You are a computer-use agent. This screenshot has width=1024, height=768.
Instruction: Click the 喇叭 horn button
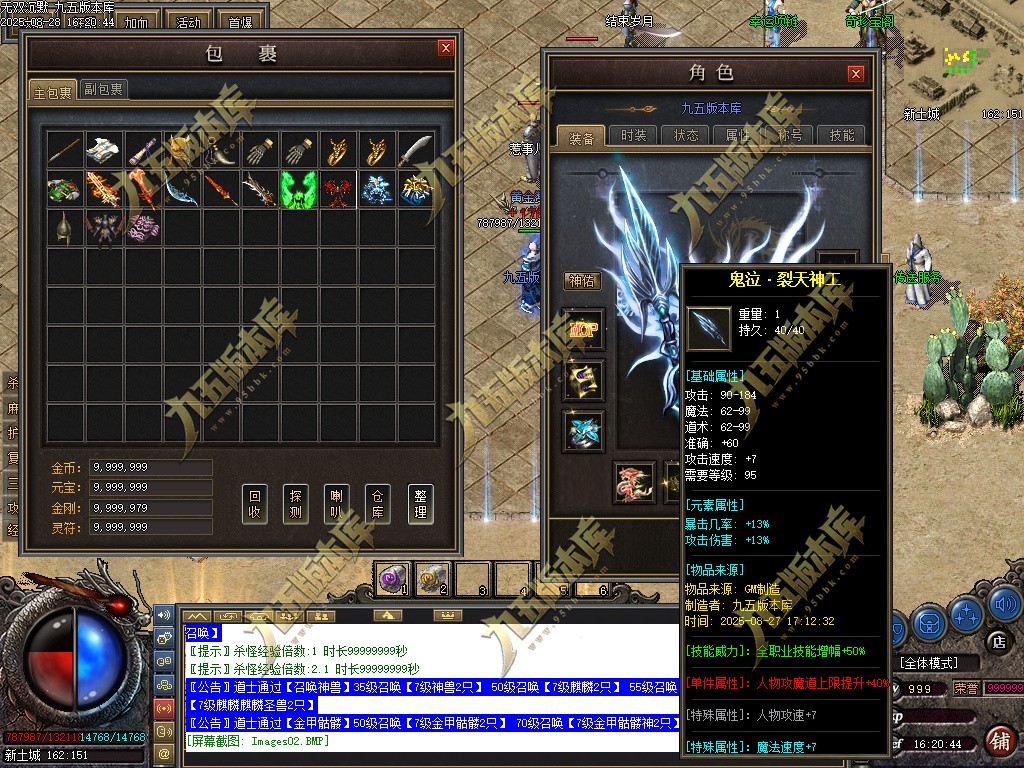(x=338, y=504)
